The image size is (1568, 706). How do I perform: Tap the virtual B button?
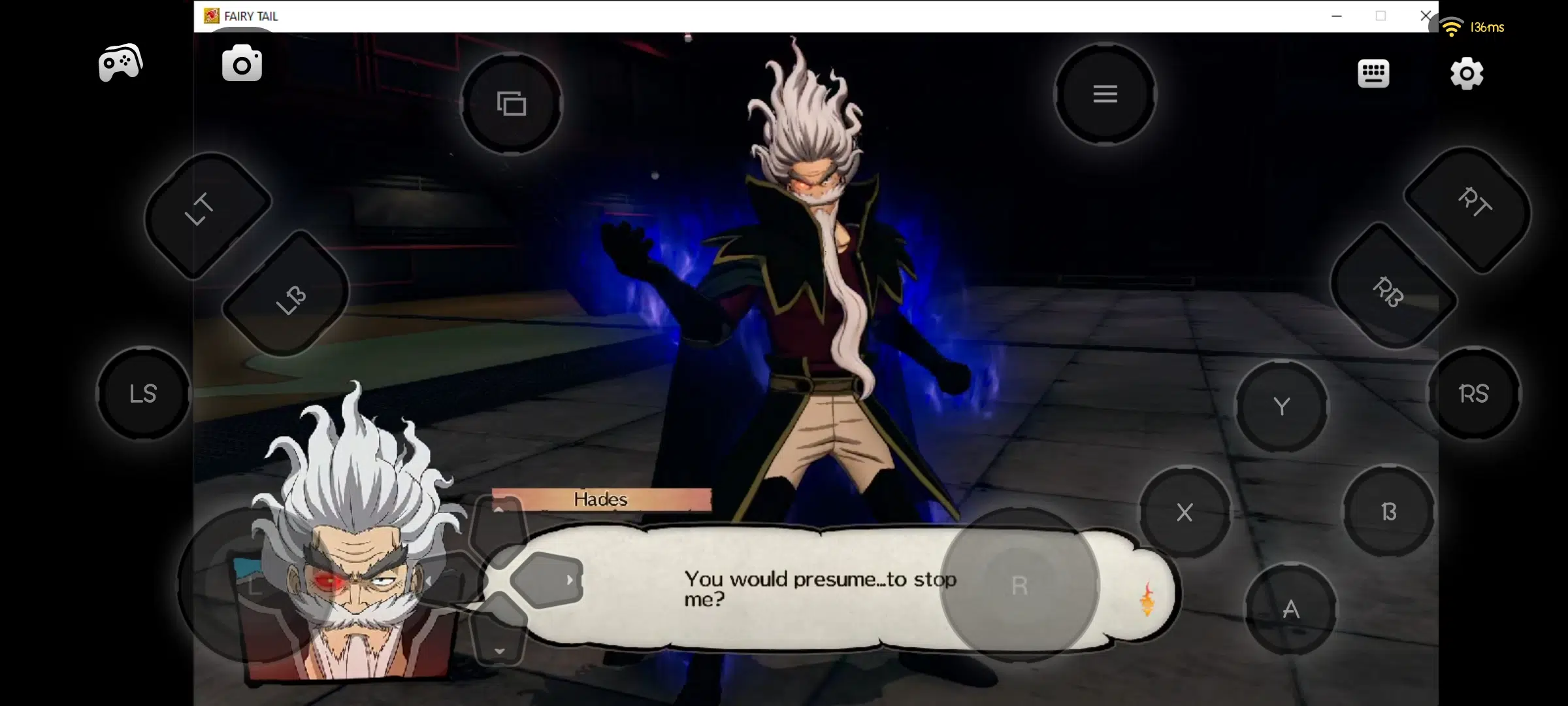pos(1388,511)
